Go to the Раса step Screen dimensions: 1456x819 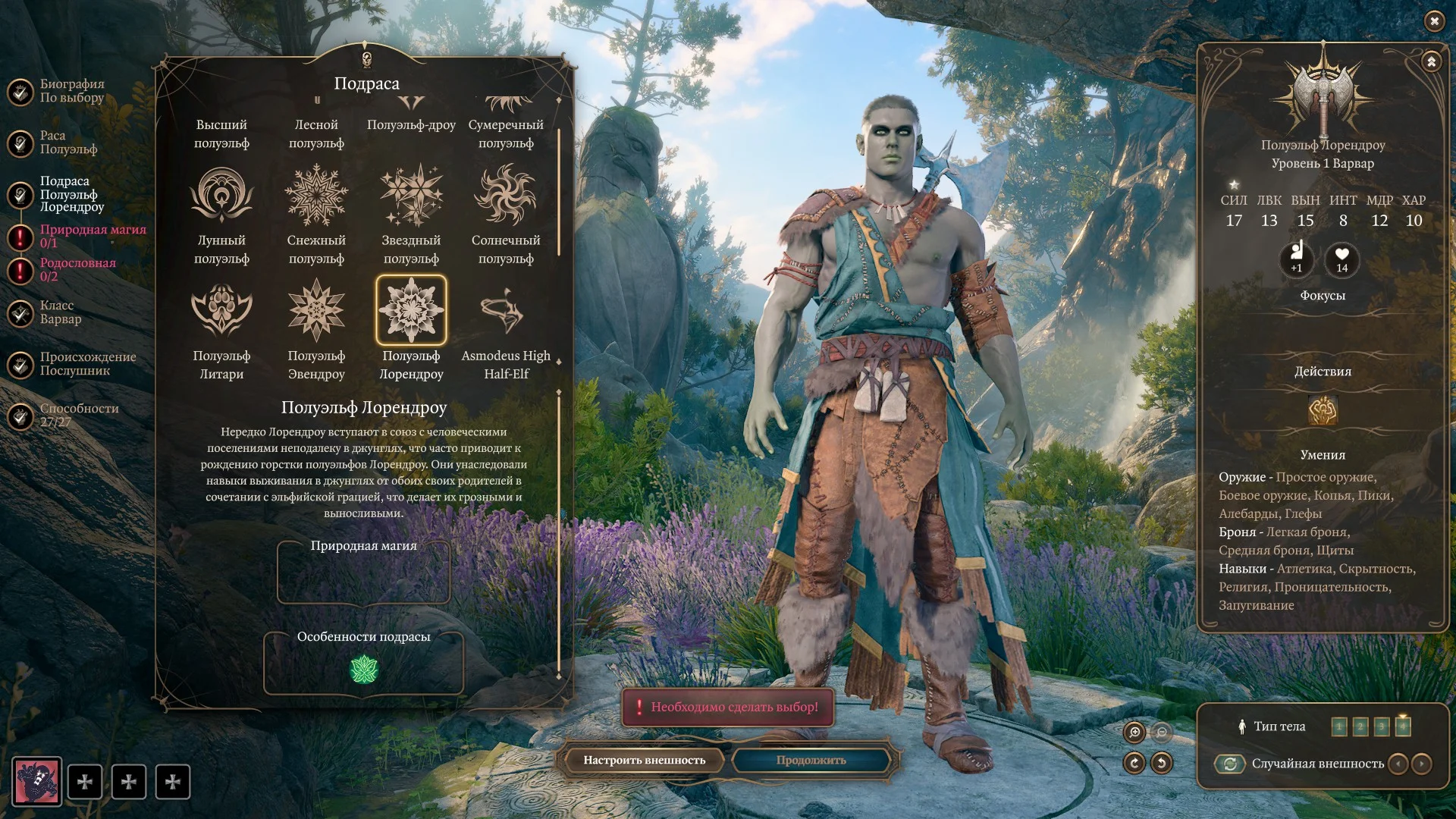[68, 143]
